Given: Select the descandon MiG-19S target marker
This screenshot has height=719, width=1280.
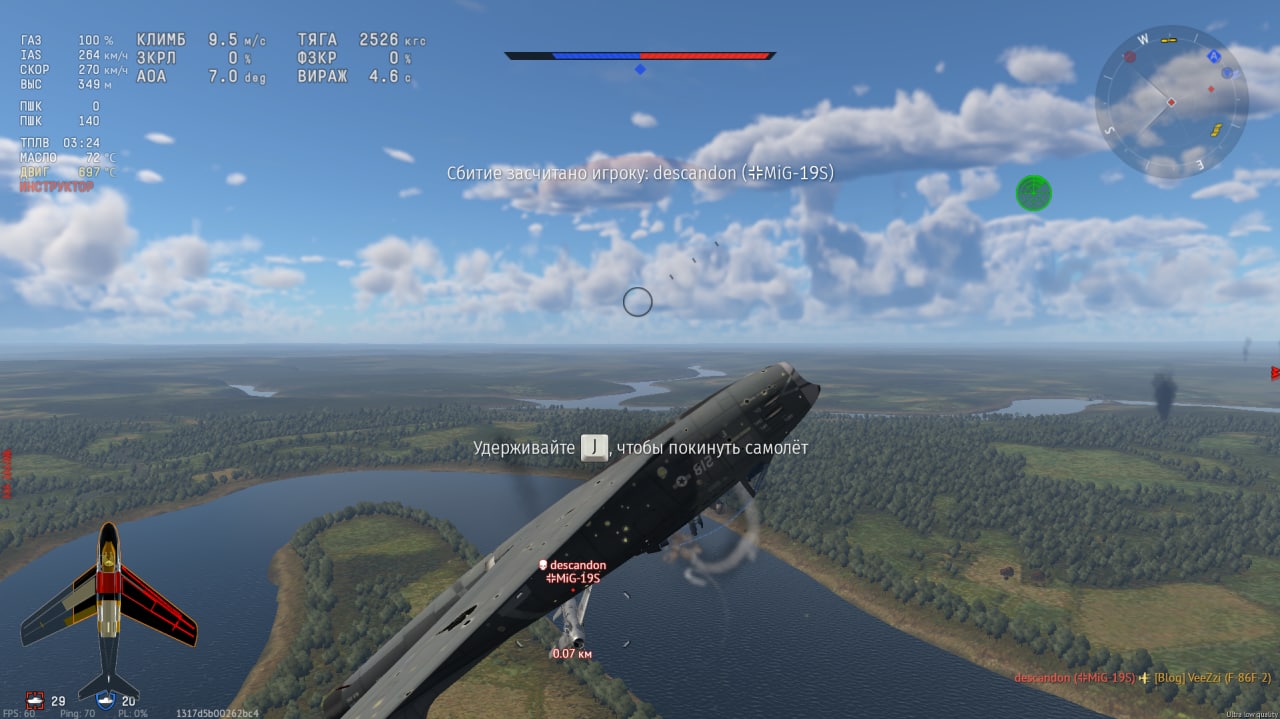Looking at the screenshot, I should 572,572.
